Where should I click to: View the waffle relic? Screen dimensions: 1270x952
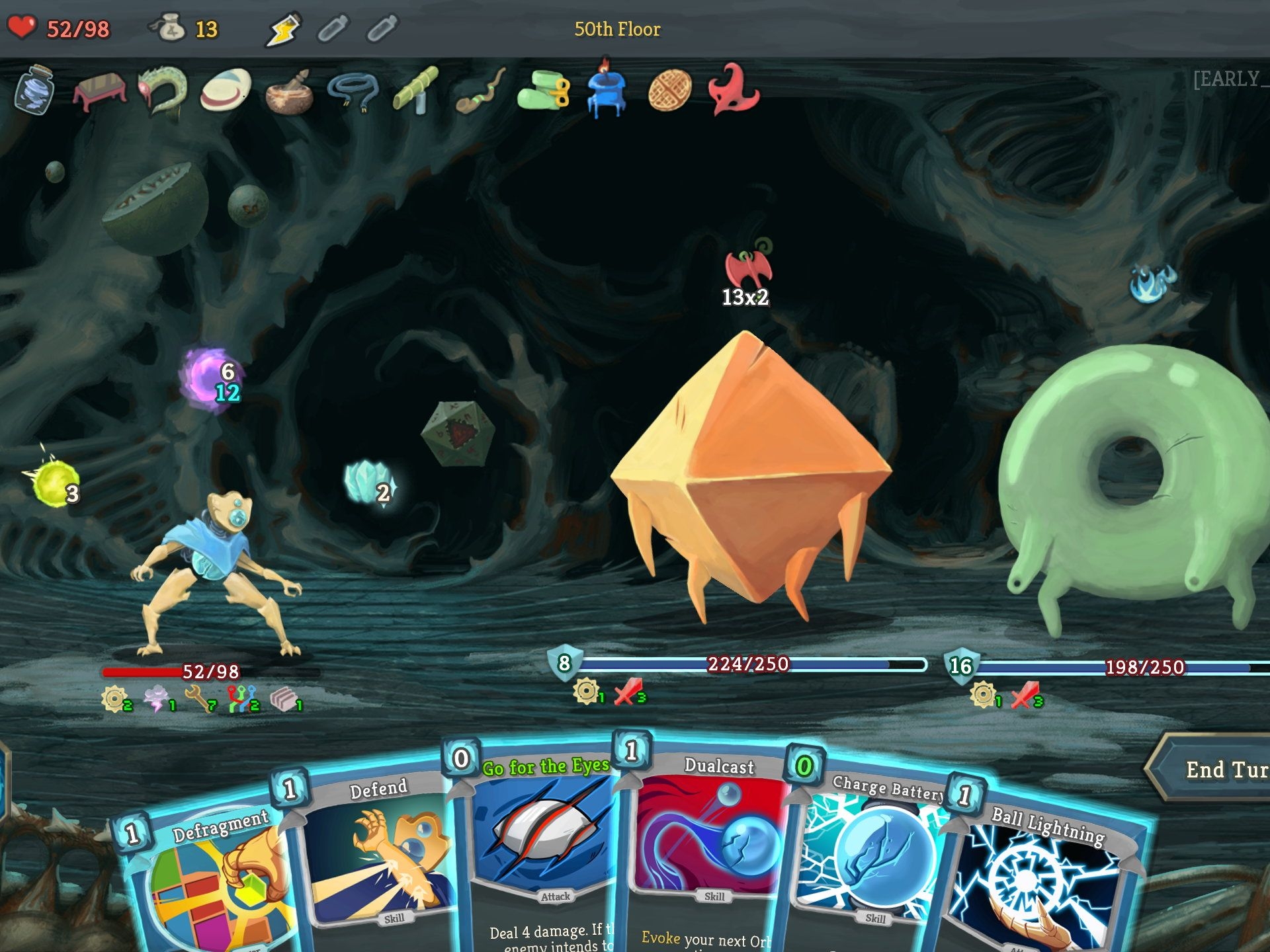(x=670, y=91)
